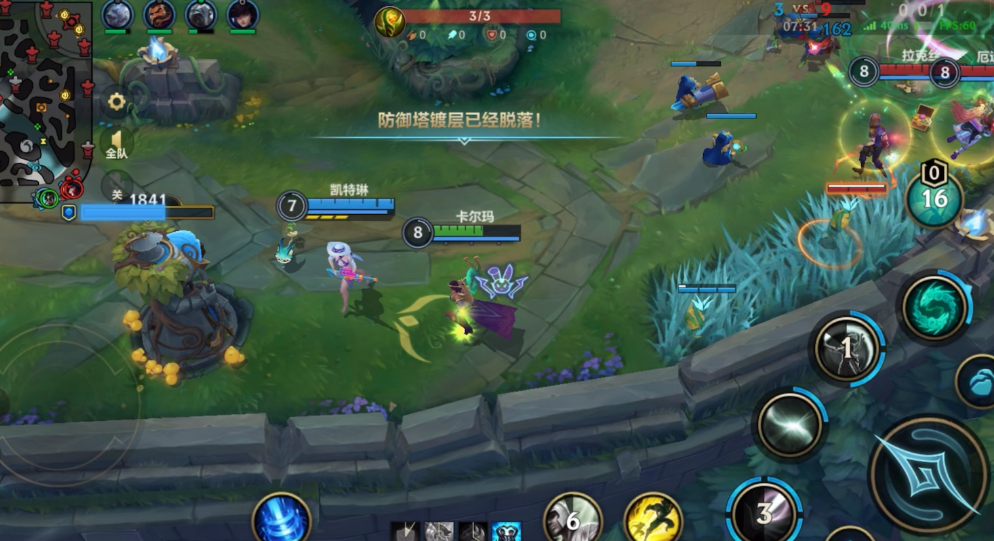
Task: Use the white flash streak ability
Action: coord(789,424)
